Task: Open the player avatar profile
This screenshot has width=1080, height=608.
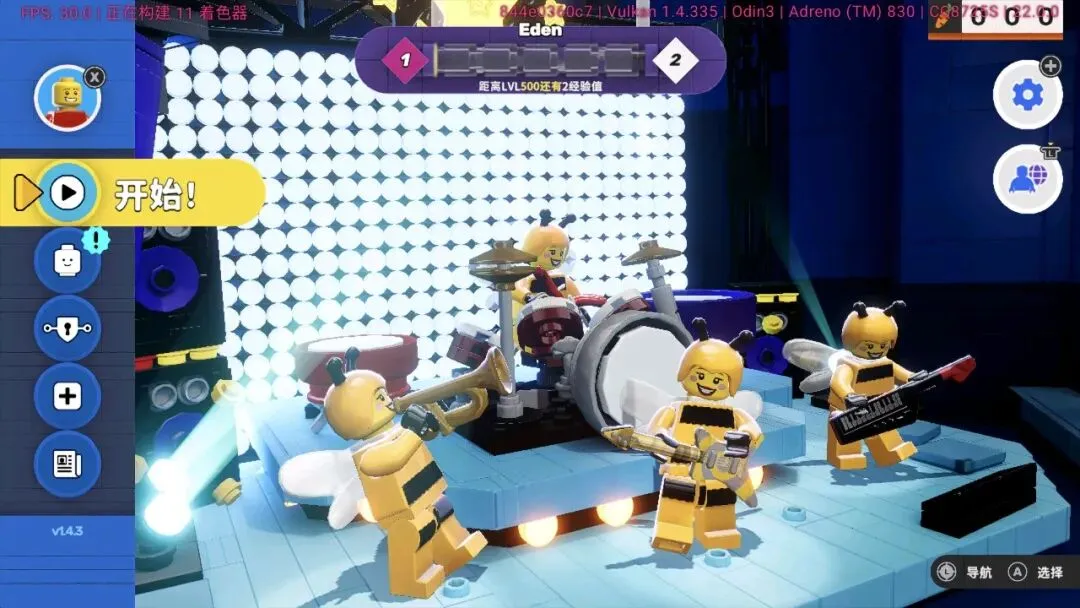Action: 67,99
